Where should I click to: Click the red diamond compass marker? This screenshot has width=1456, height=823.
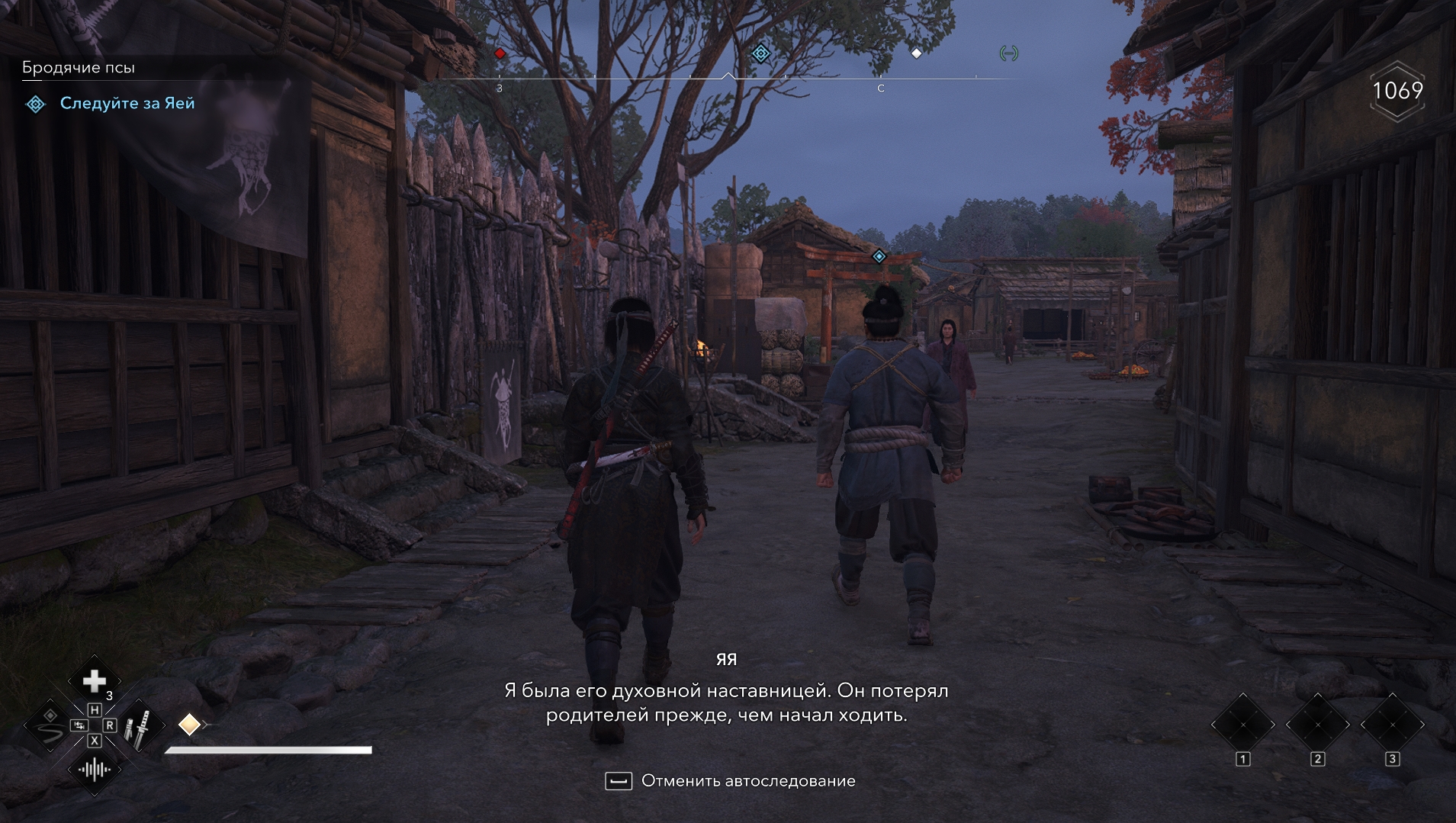(500, 53)
